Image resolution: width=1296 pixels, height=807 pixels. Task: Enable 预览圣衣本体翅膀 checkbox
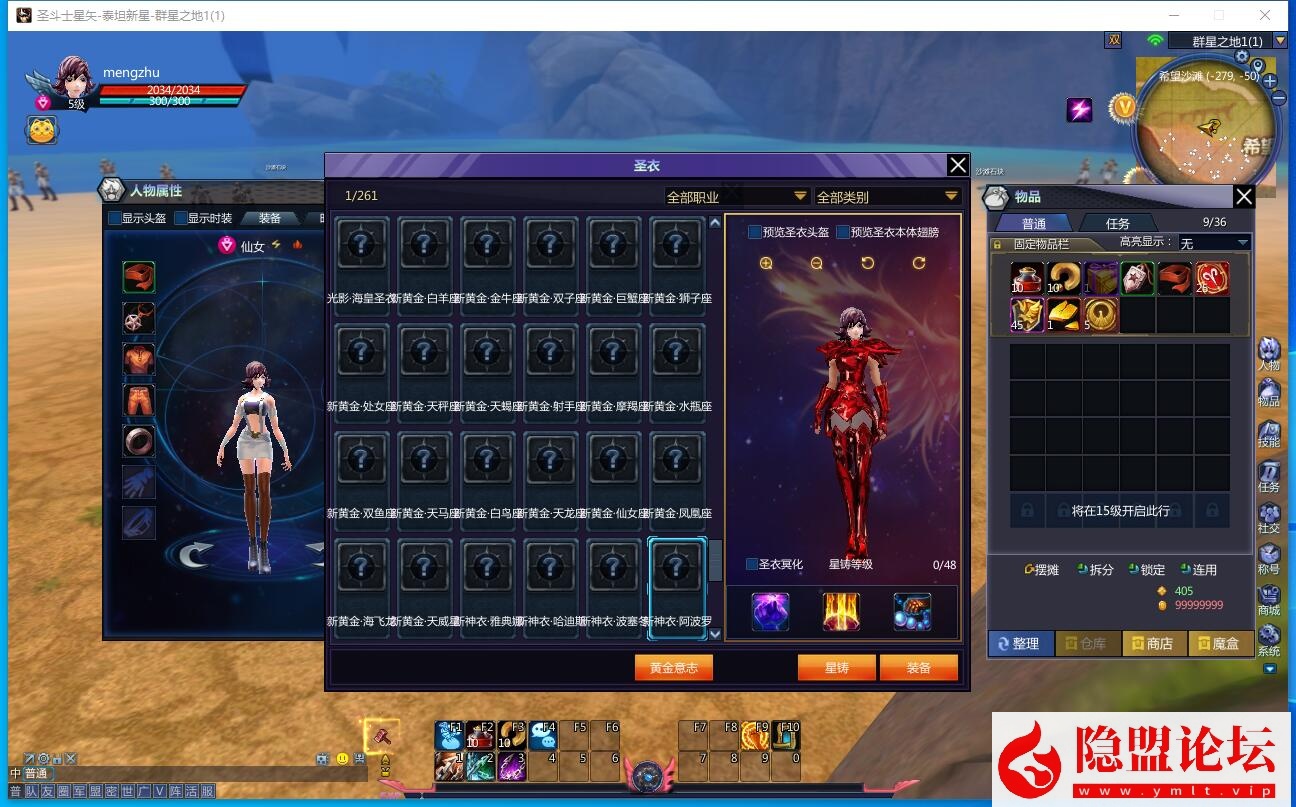click(x=843, y=231)
